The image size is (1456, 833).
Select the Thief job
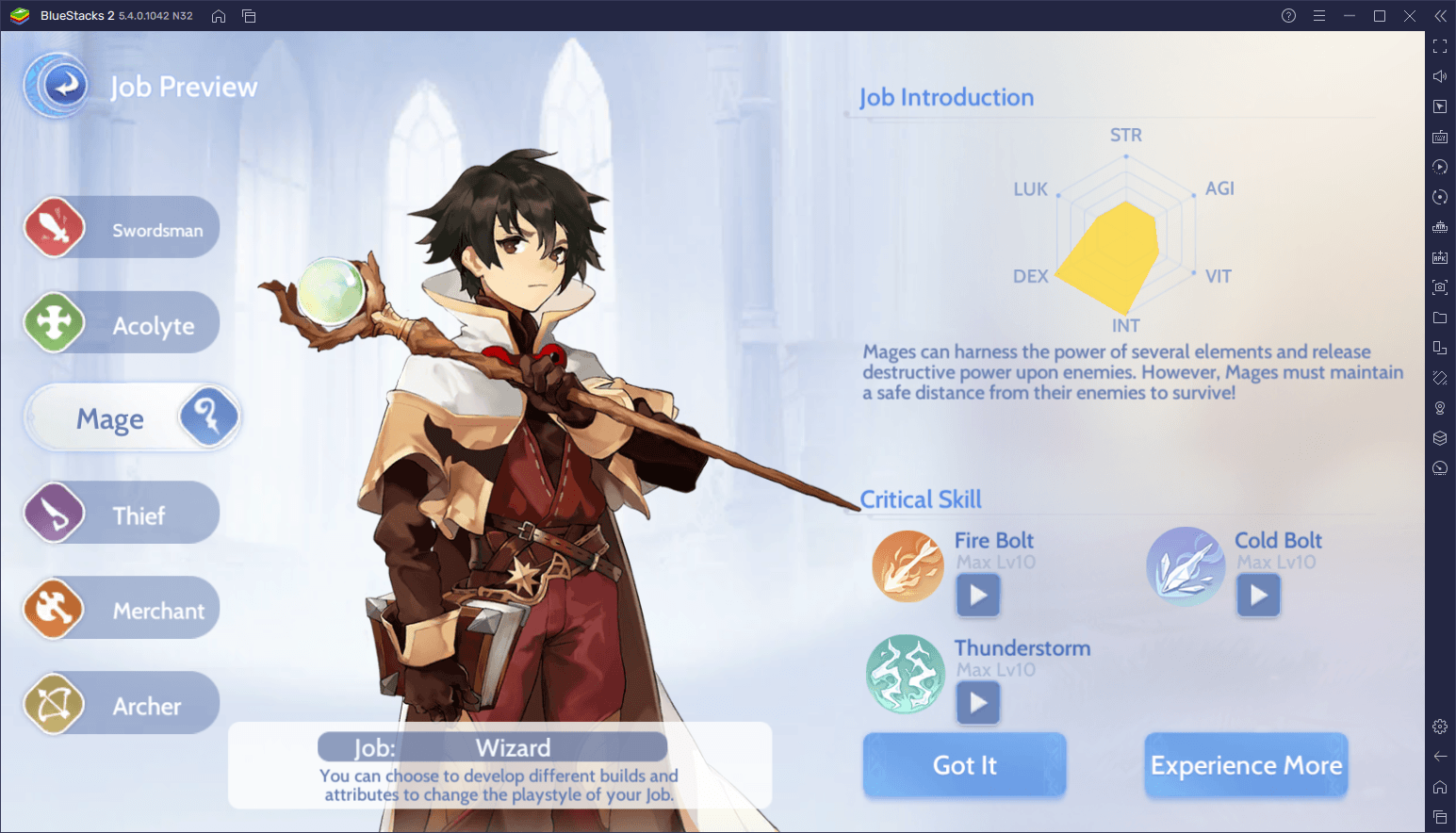pos(121,512)
